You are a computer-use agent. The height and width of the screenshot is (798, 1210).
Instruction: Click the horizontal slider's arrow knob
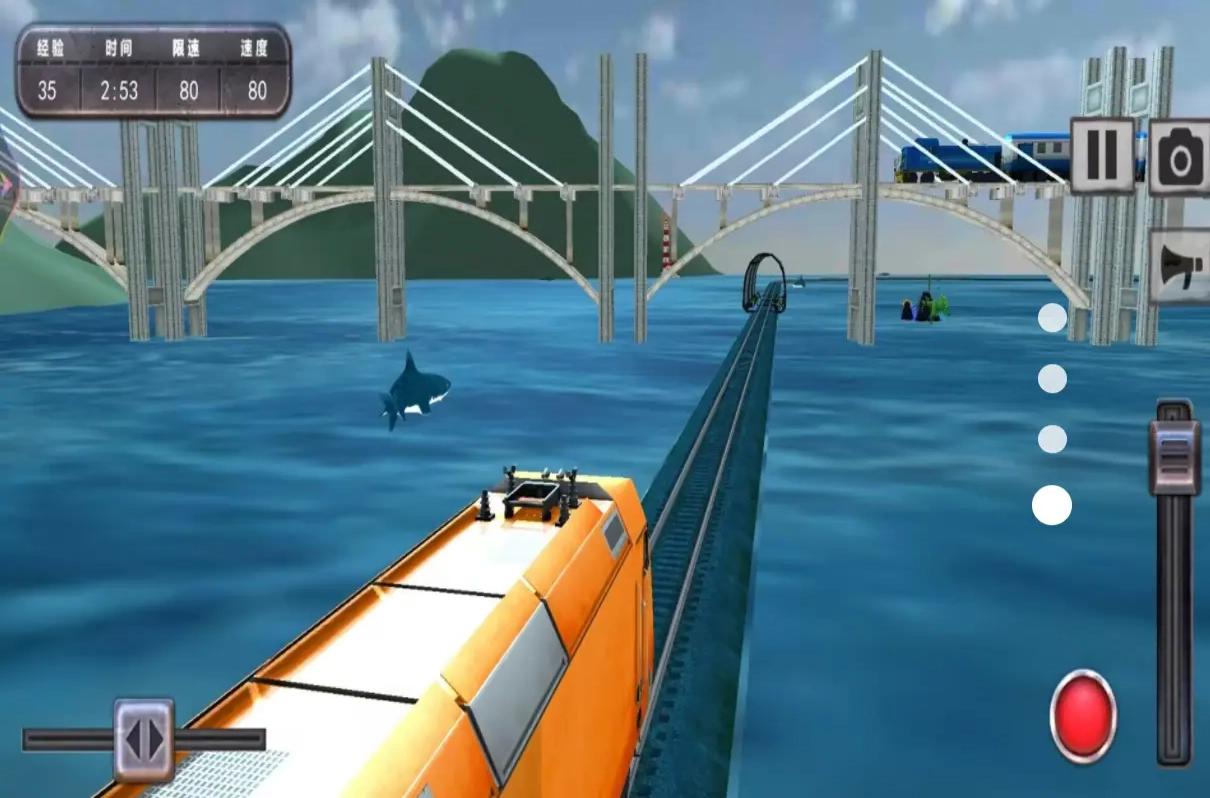pyautogui.click(x=144, y=739)
